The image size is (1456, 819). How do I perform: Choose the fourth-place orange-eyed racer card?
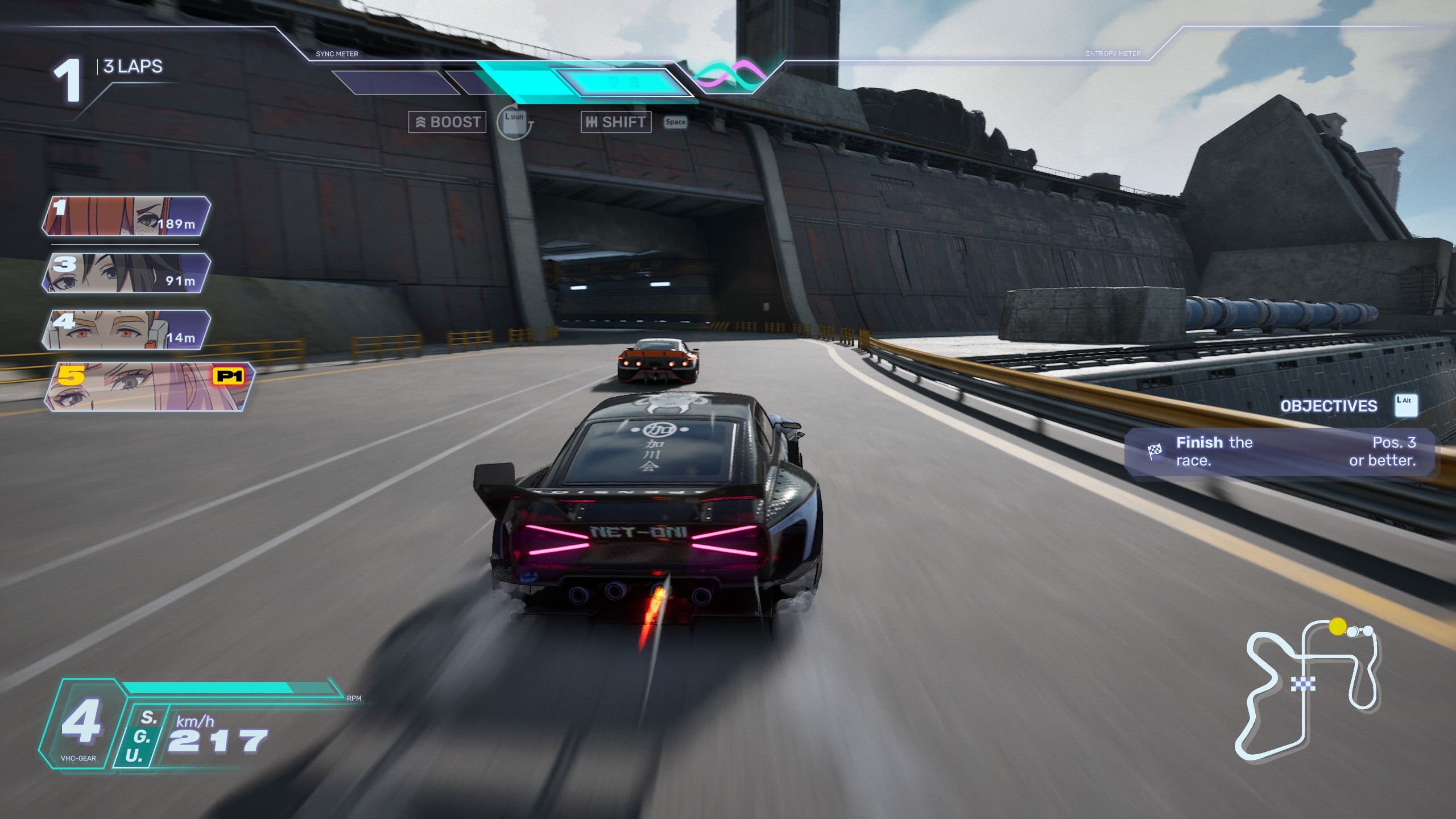[x=126, y=330]
